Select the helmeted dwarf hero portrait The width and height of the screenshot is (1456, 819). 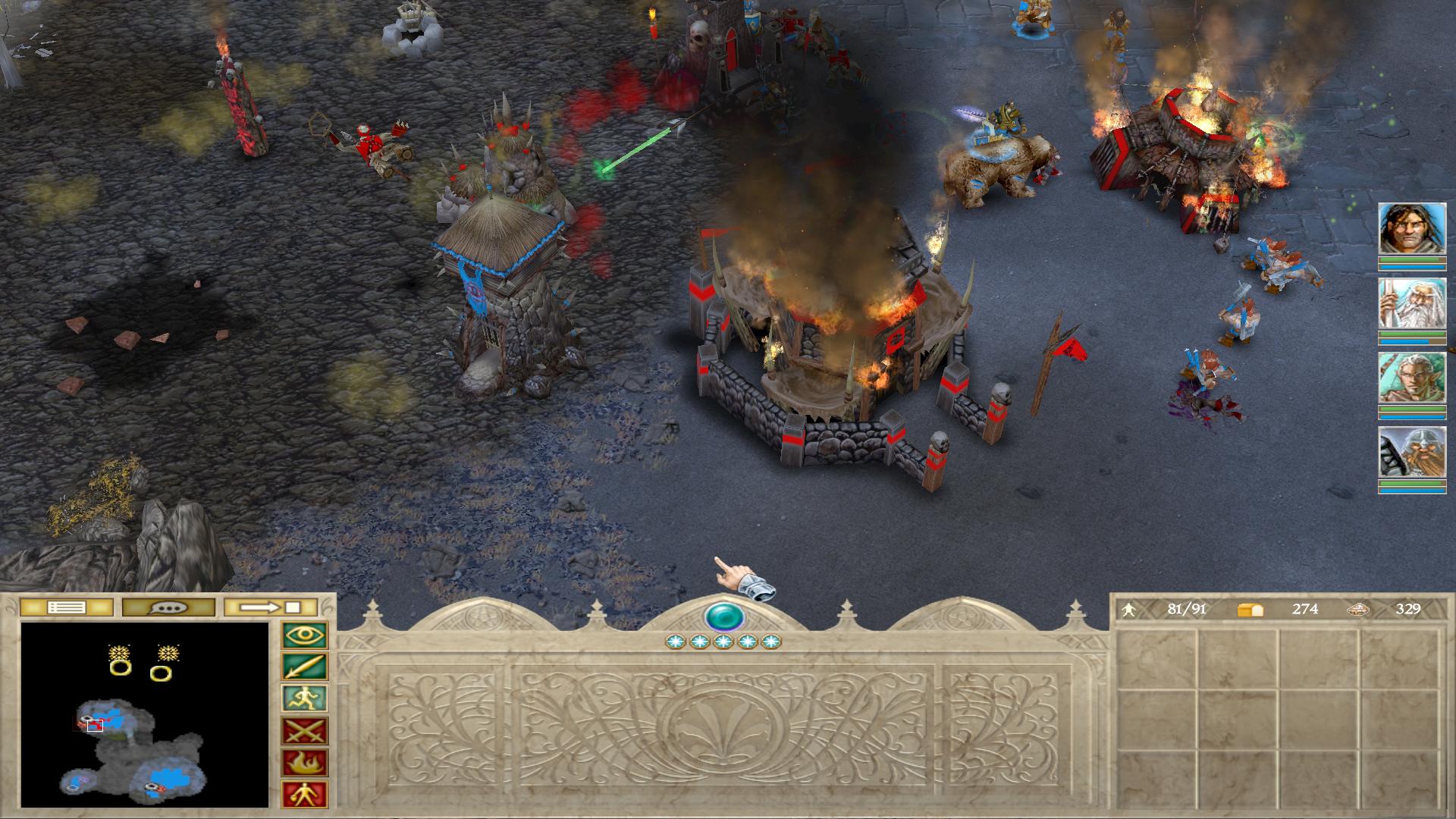click(x=1411, y=453)
